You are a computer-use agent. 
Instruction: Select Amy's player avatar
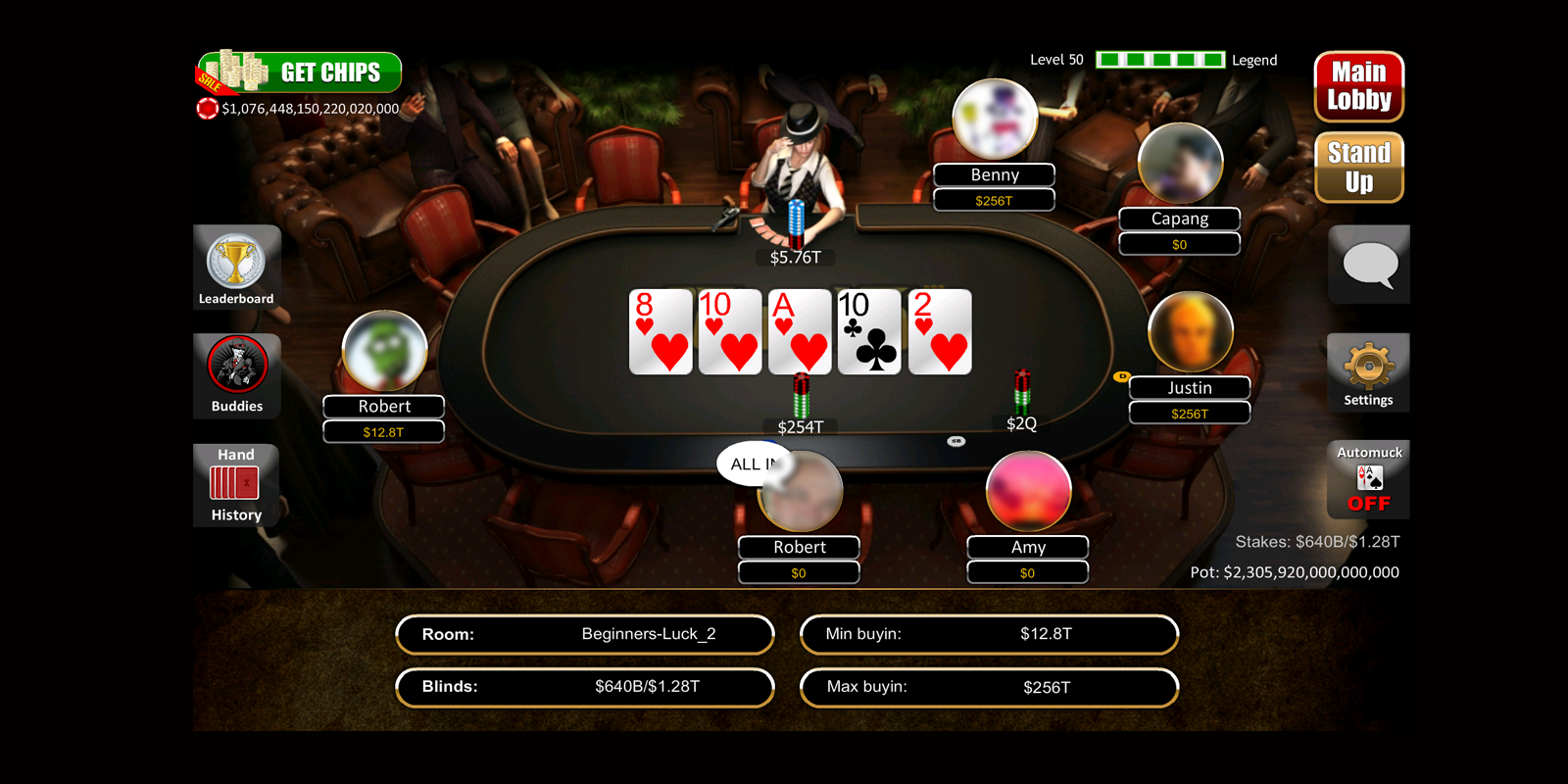click(1028, 492)
